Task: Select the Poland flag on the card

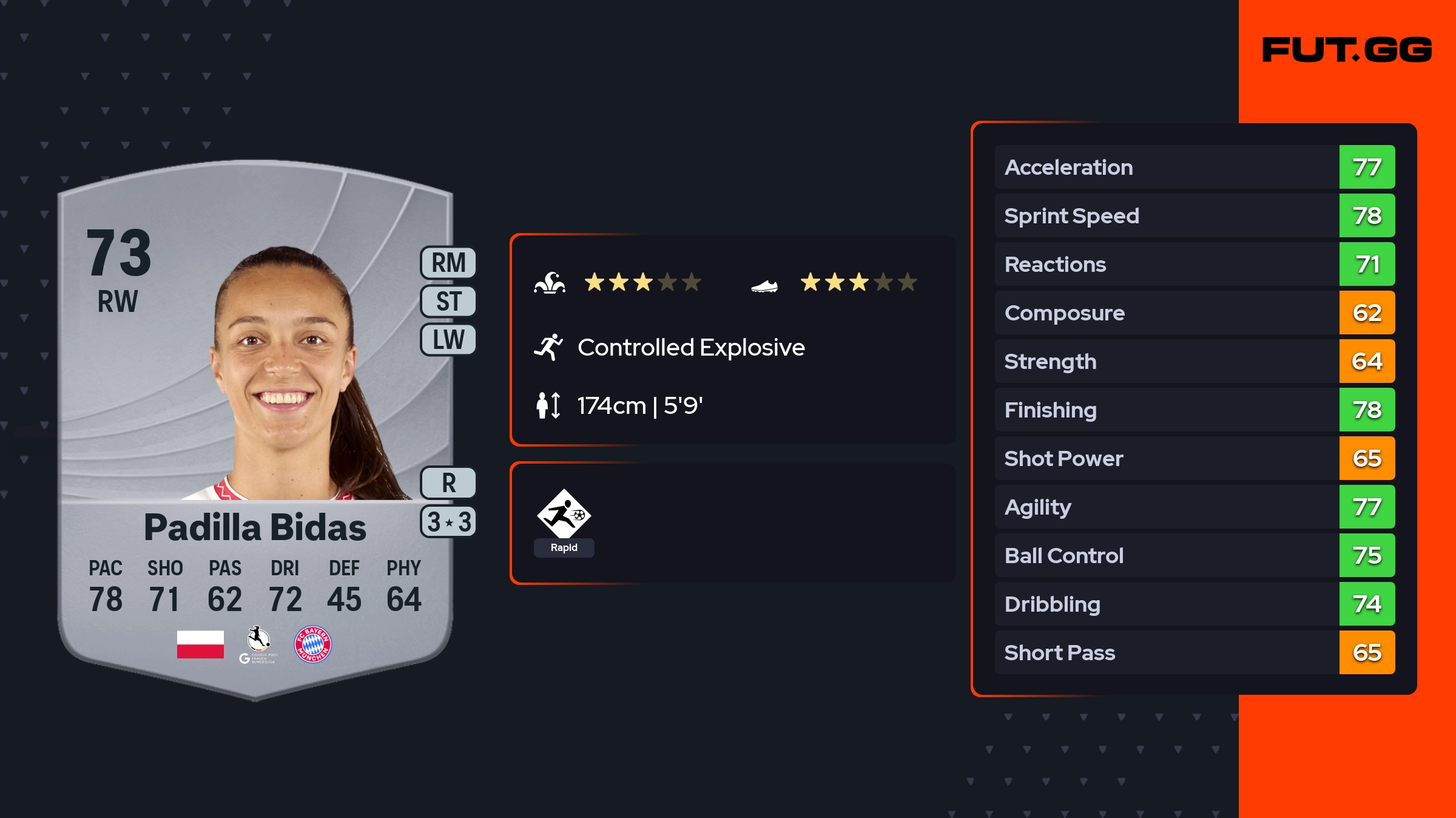Action: [x=200, y=644]
